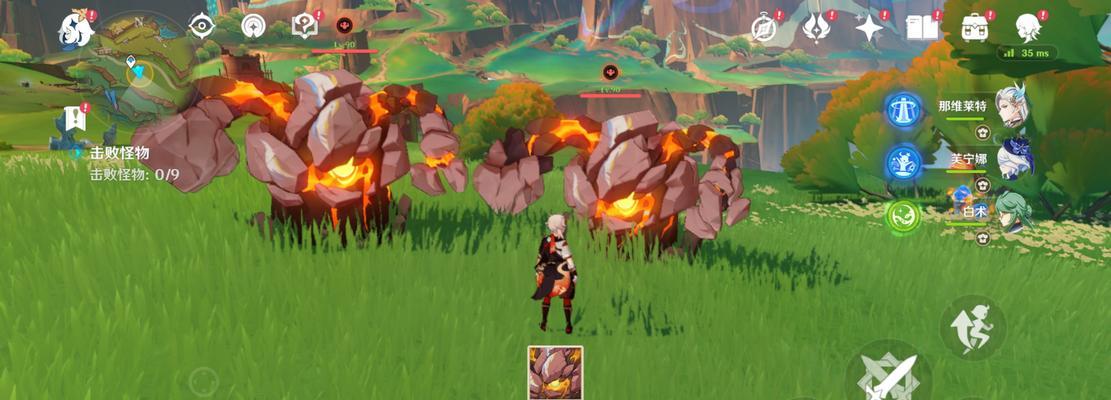
Task: Open the tutorial book icon with alert
Action: click(x=304, y=26)
